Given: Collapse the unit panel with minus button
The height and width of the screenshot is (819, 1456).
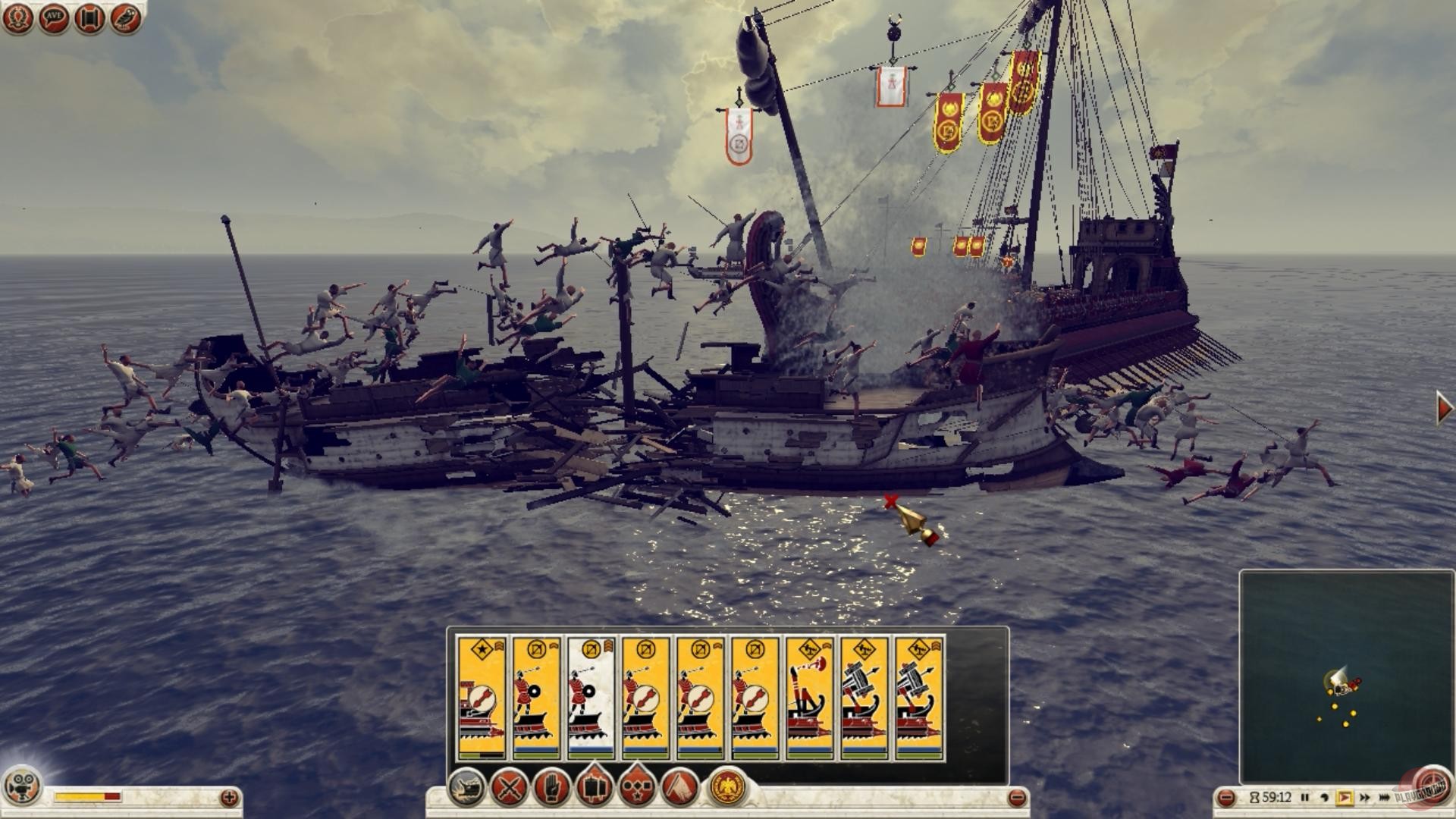Looking at the screenshot, I should pos(1018,797).
